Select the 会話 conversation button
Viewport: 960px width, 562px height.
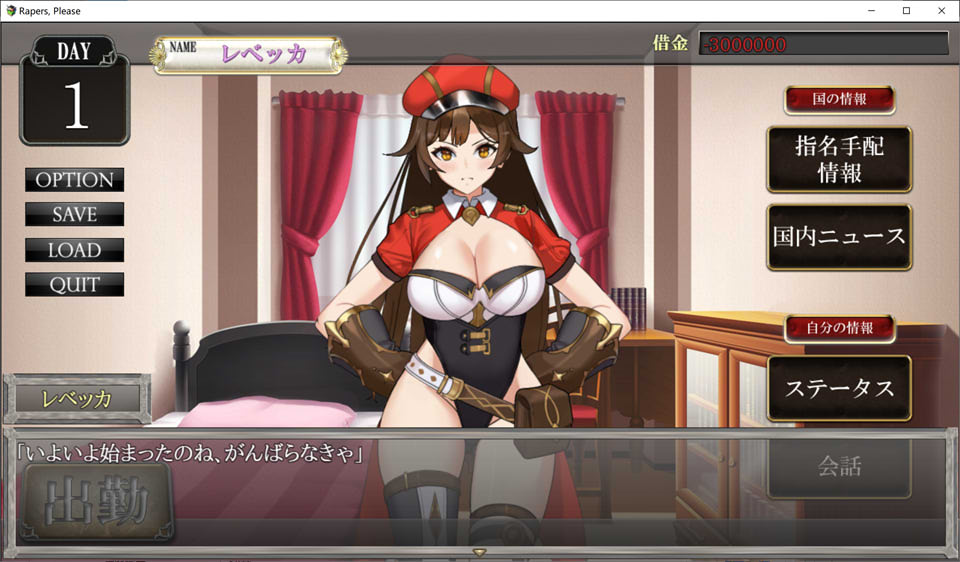tap(839, 466)
